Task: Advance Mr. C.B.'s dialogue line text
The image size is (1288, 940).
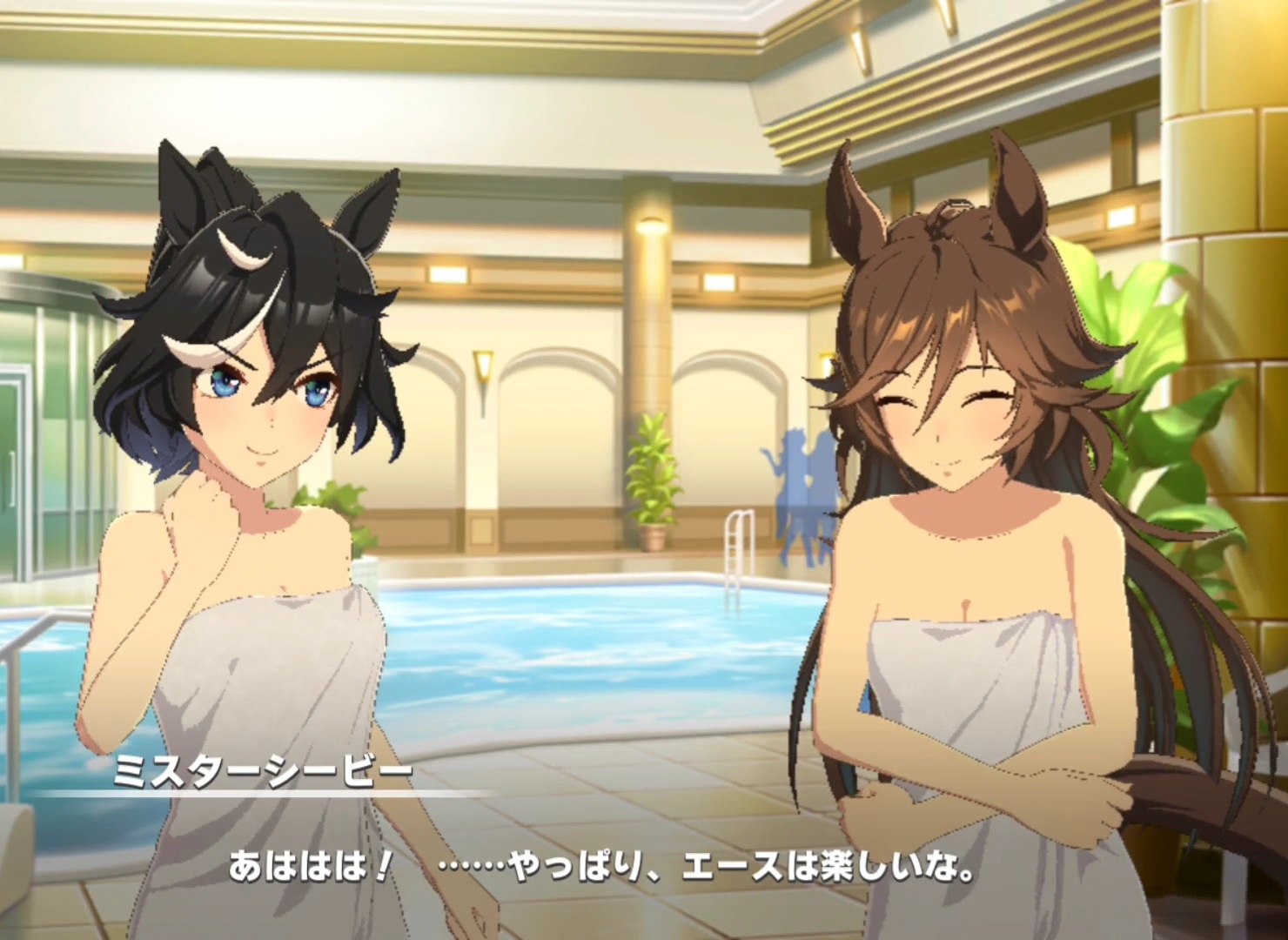Action: click(x=600, y=868)
